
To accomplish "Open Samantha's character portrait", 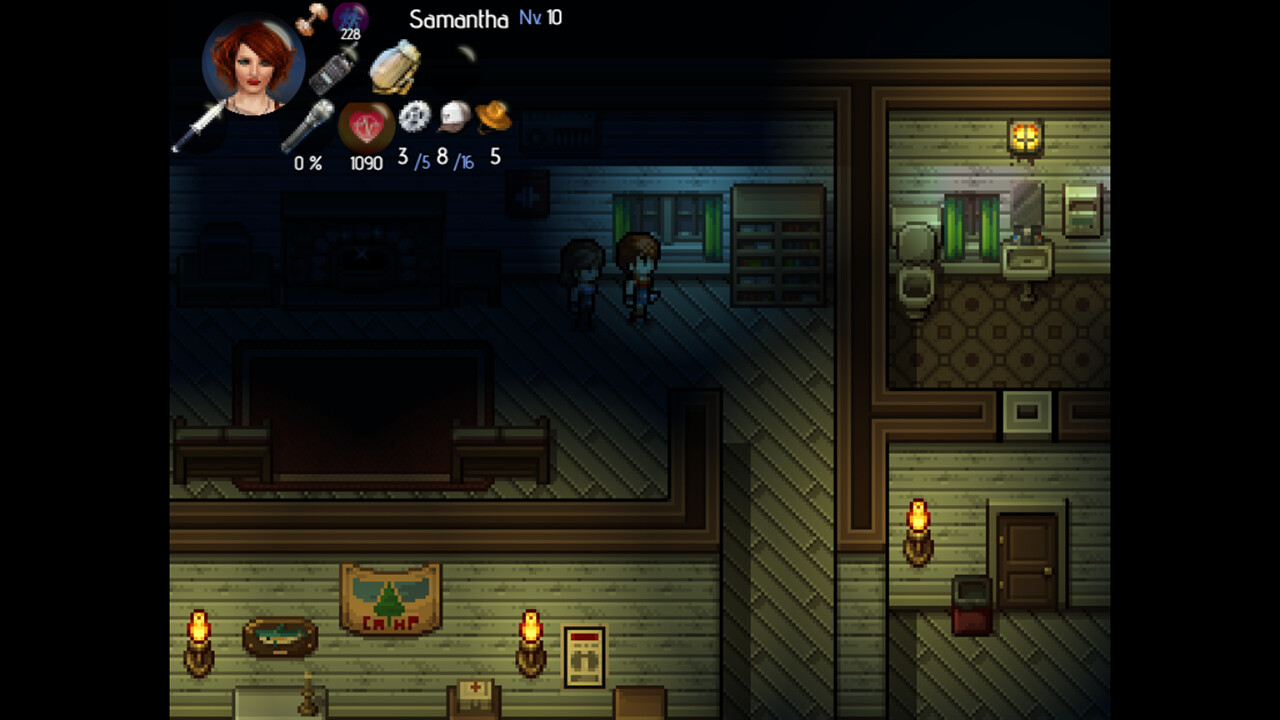I will coord(252,69).
